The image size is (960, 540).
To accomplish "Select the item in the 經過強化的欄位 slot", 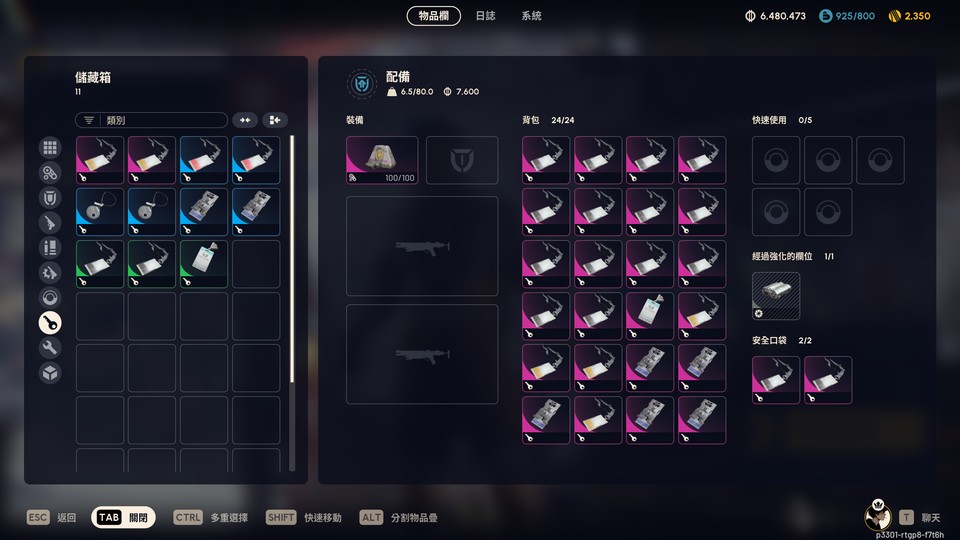I will pos(776,296).
